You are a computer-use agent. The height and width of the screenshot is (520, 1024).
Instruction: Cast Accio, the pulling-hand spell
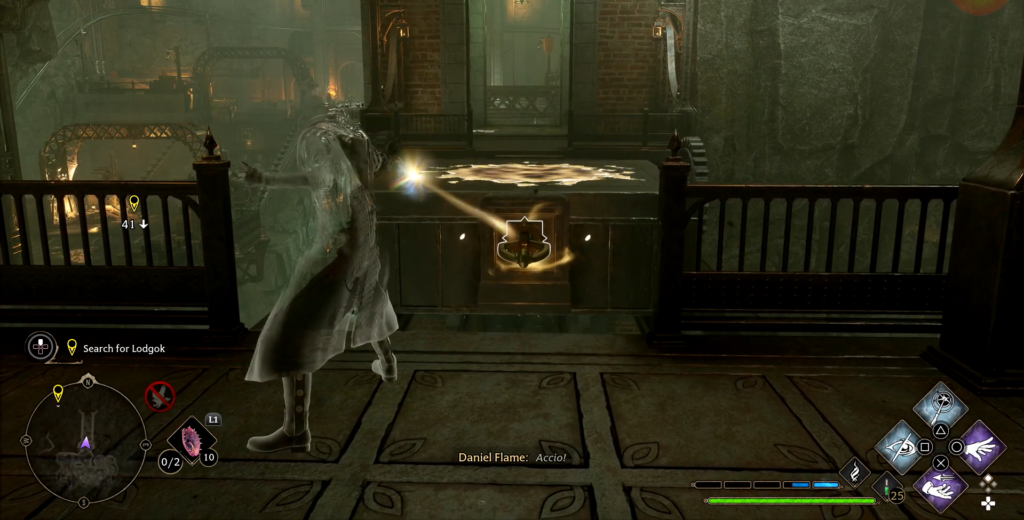point(940,487)
